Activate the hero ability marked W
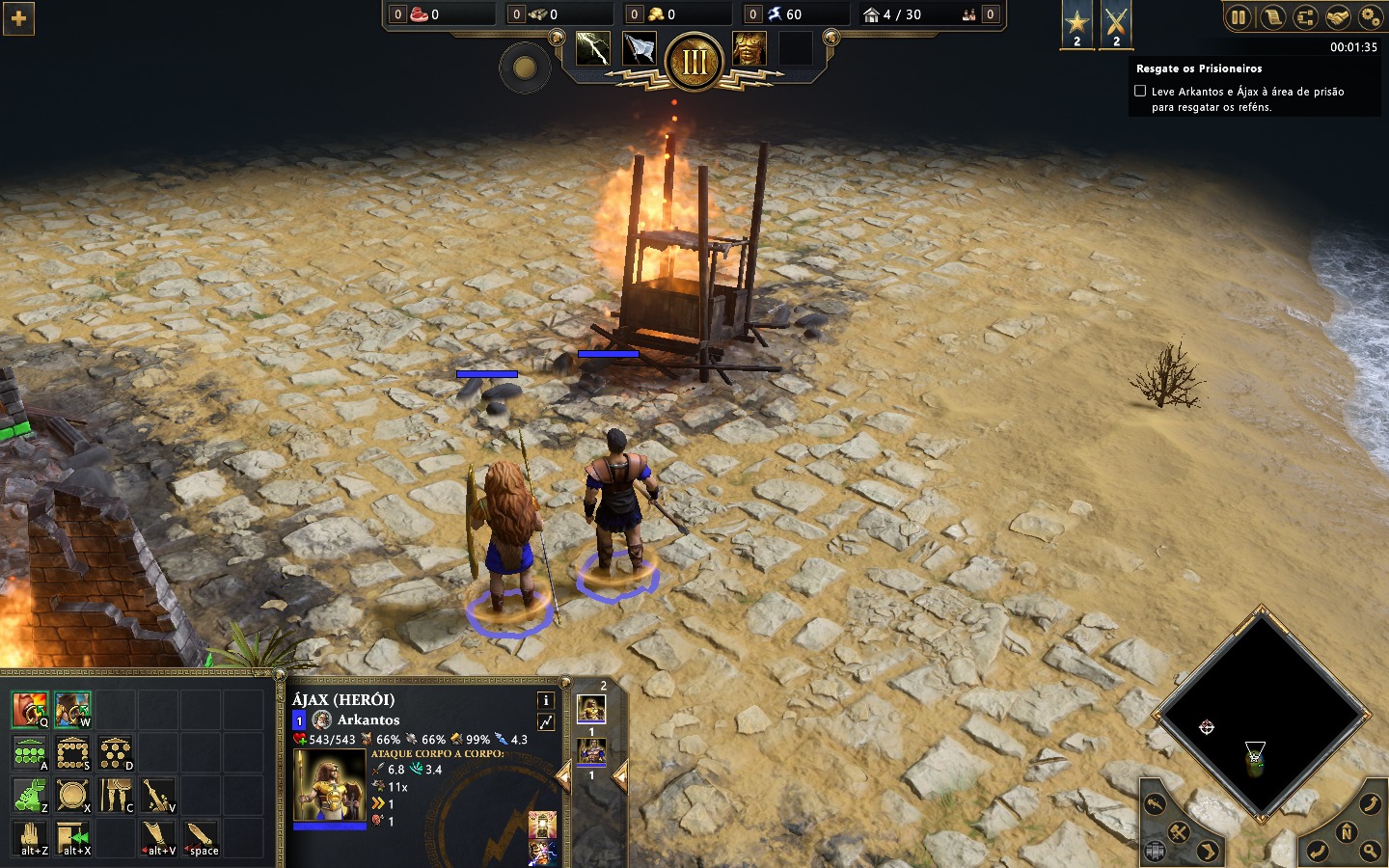1389x868 pixels. (72, 710)
